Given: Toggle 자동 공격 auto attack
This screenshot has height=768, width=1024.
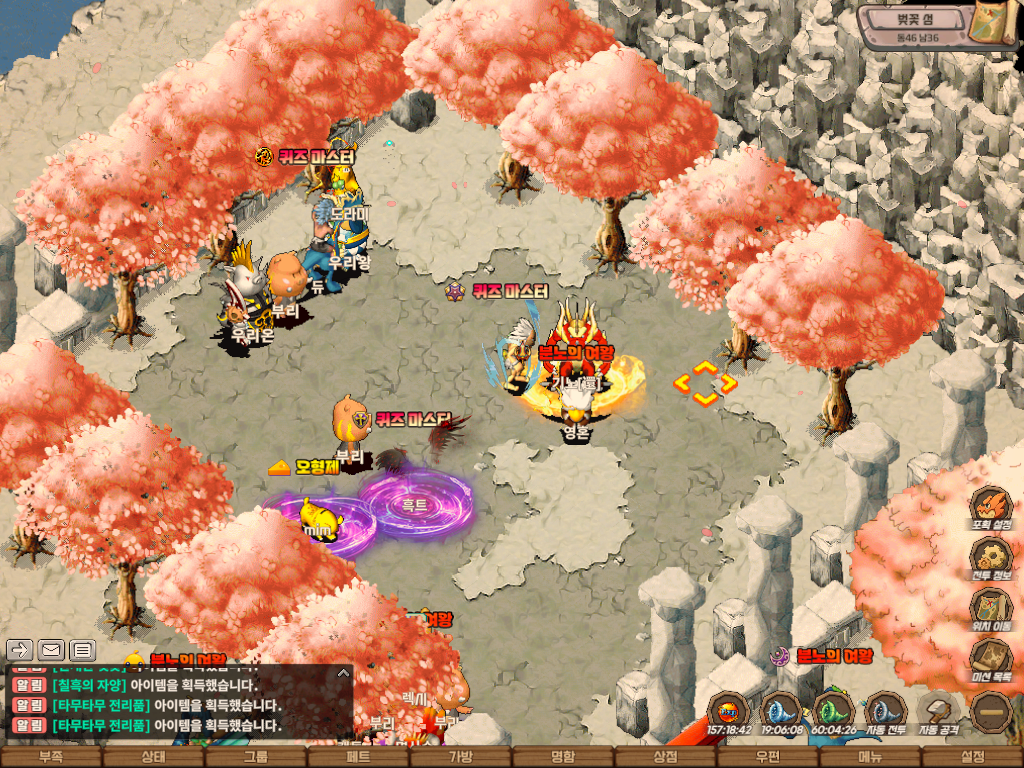Looking at the screenshot, I should [938, 714].
